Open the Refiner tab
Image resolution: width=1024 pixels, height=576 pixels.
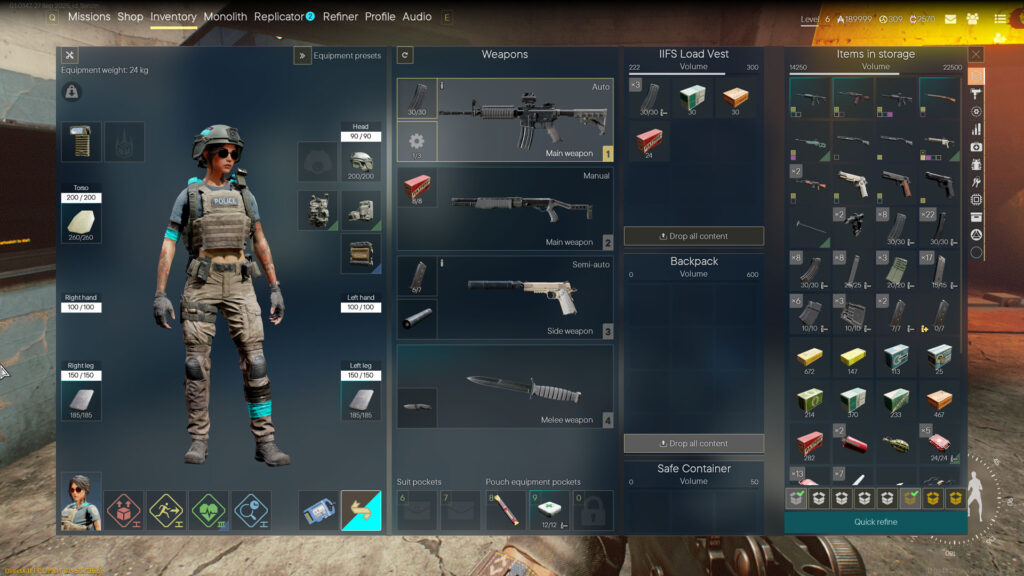pos(340,17)
